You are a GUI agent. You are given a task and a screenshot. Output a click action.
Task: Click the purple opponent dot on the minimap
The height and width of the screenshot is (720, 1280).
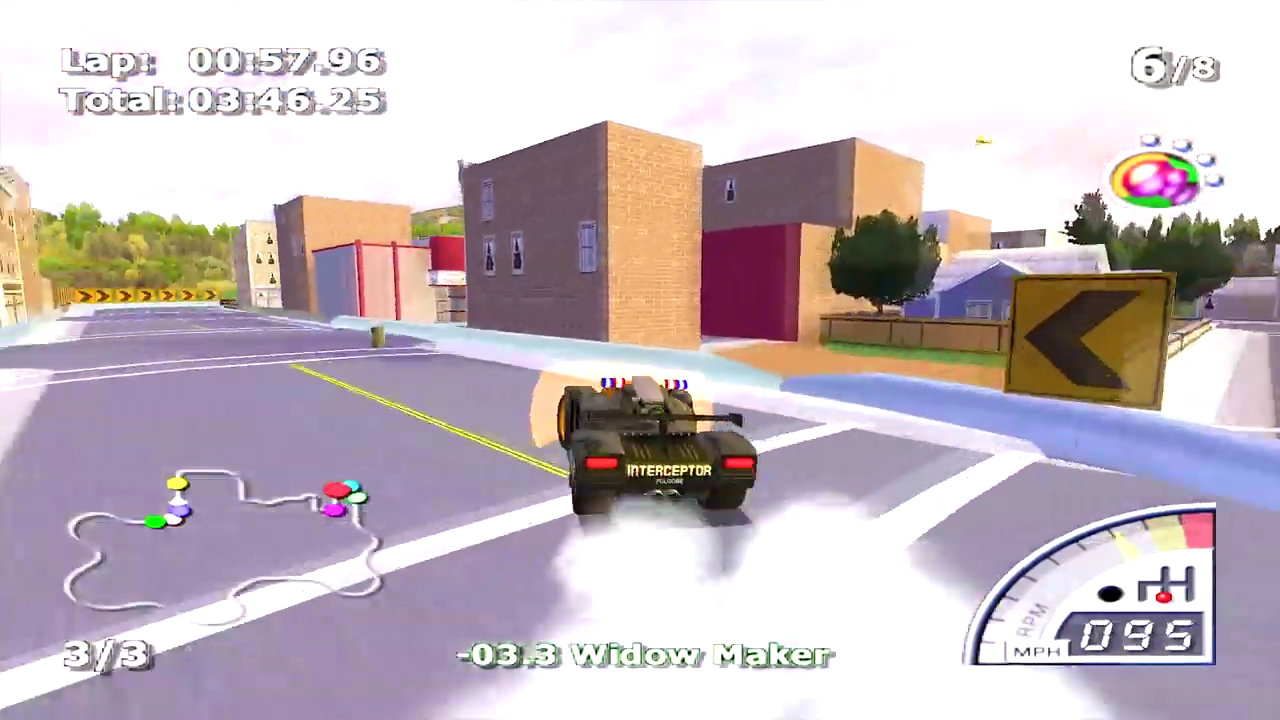coord(180,510)
